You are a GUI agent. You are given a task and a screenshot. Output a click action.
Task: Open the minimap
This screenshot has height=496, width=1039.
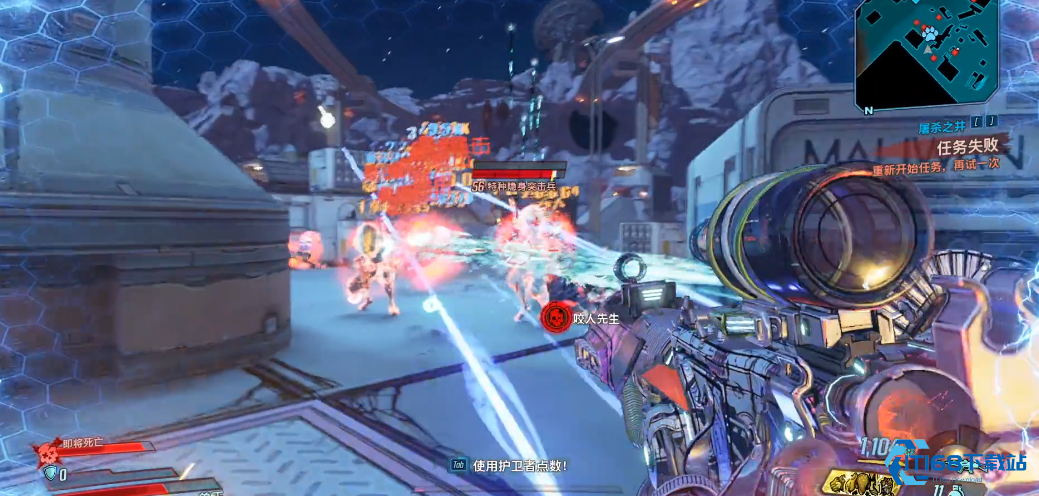(x=930, y=56)
